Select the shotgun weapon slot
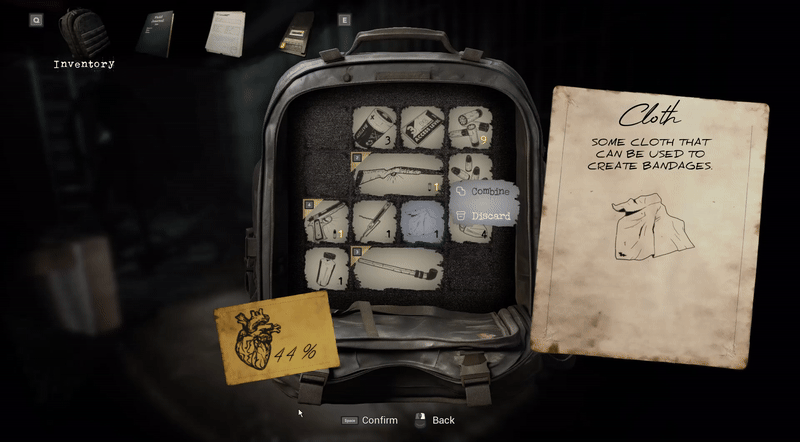Screen dimensions: 800x442 point(397,174)
